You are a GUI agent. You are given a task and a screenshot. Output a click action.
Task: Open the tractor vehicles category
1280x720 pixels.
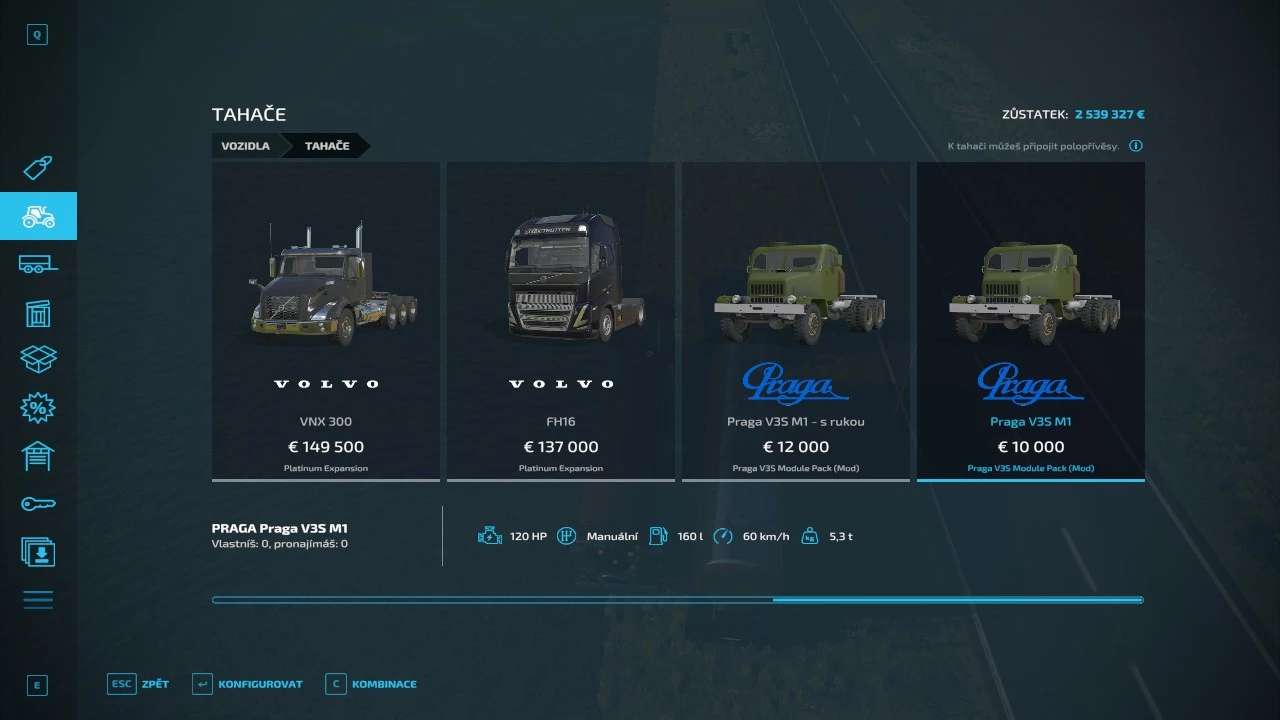tap(38, 216)
